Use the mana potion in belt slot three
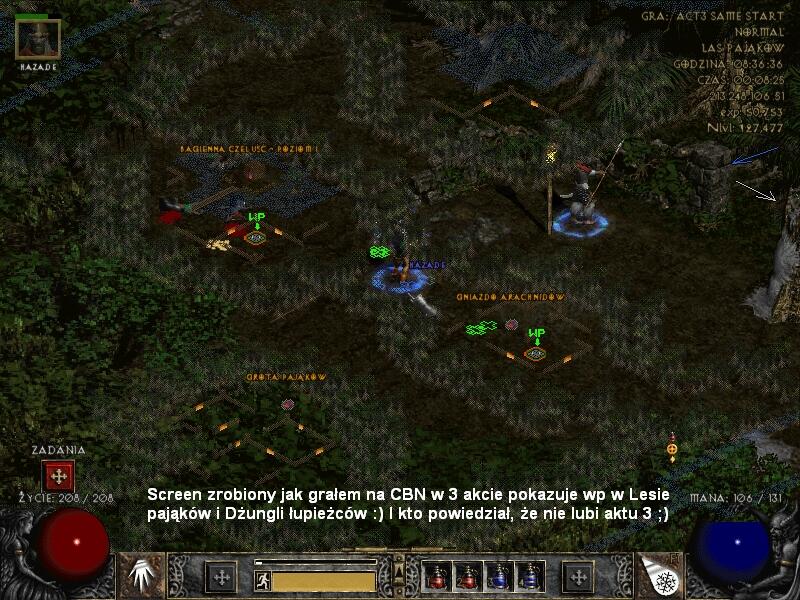 point(498,575)
